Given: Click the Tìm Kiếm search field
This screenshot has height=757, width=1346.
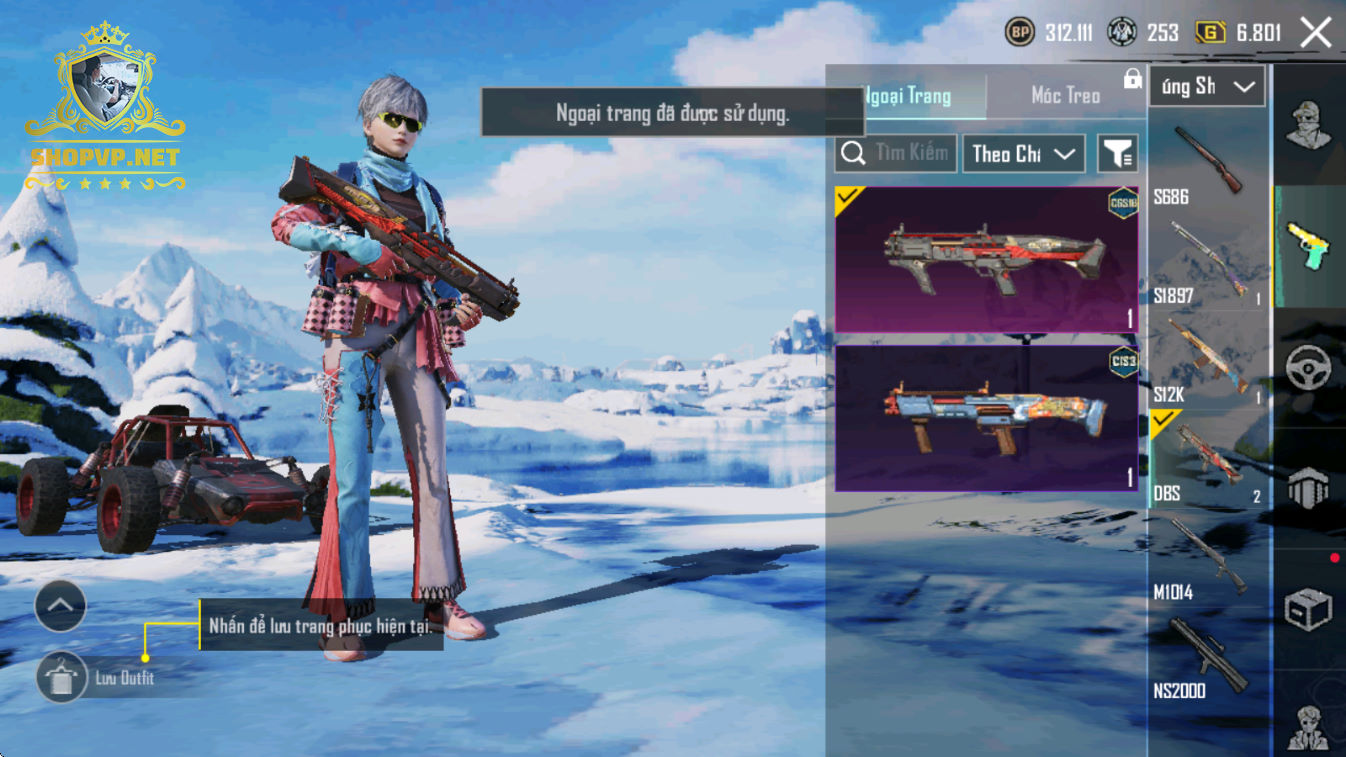Looking at the screenshot, I should click(895, 153).
